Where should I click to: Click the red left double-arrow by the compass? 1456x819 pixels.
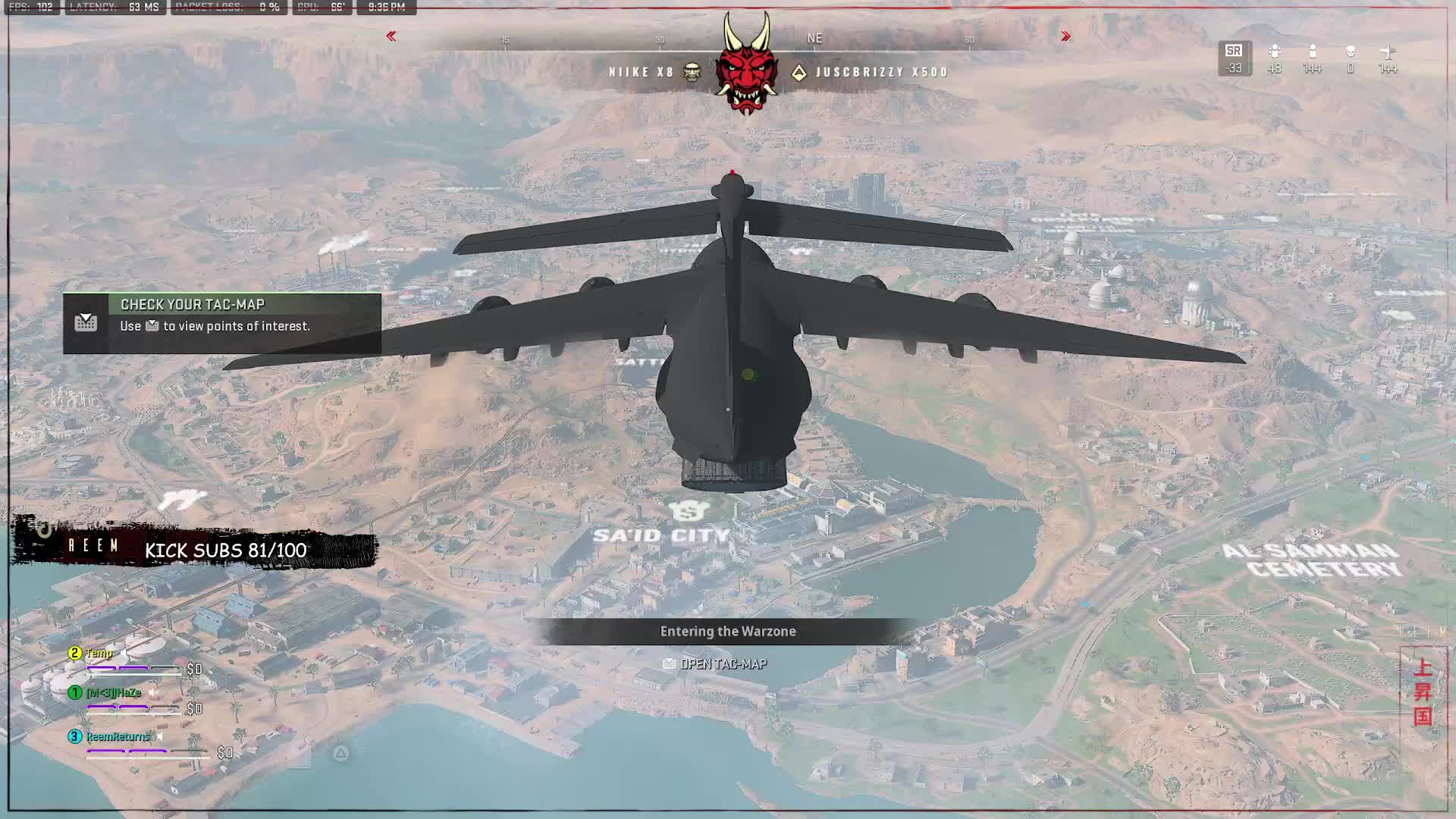pyautogui.click(x=391, y=36)
